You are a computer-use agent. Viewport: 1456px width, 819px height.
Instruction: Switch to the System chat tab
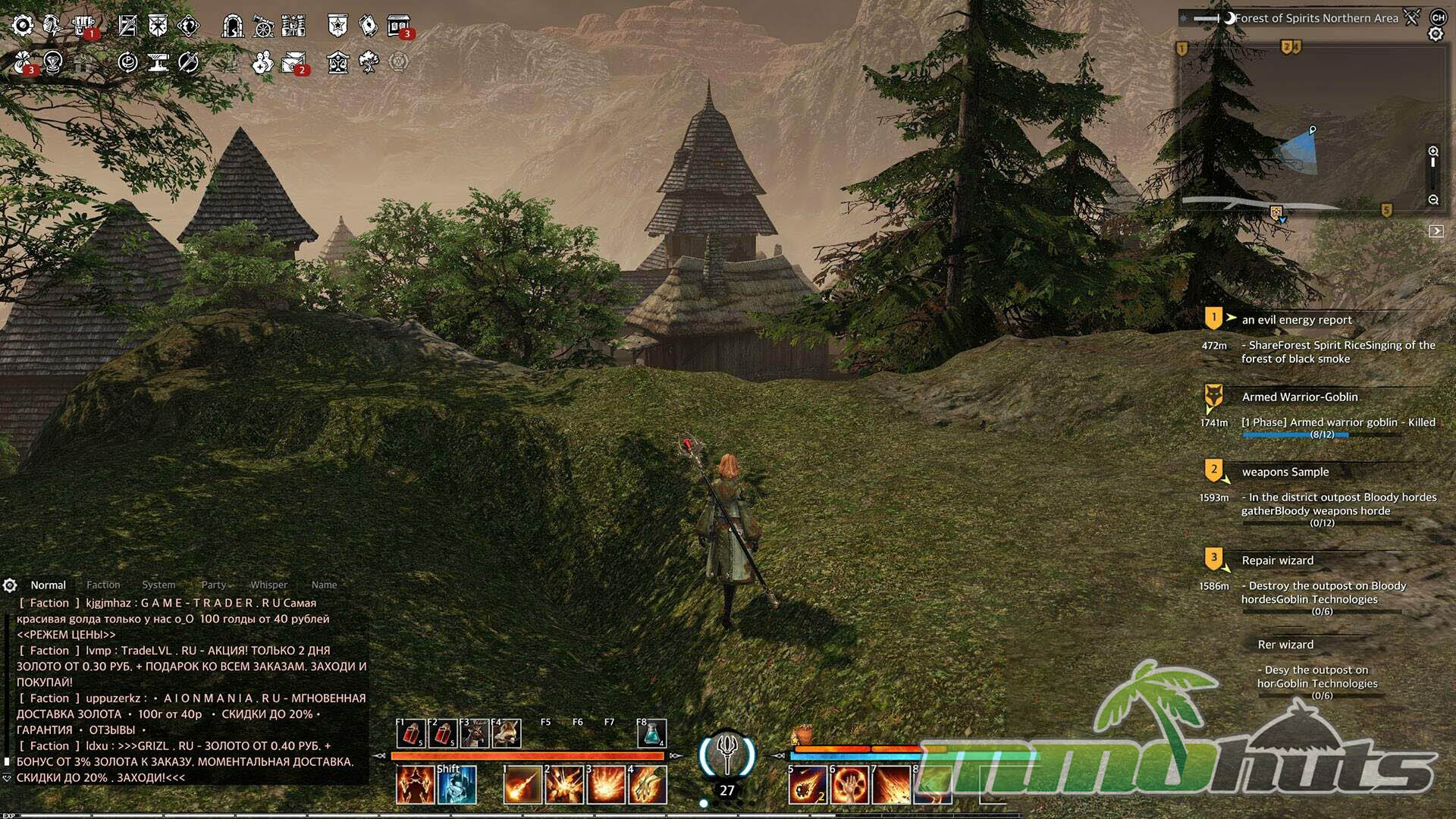tap(158, 585)
